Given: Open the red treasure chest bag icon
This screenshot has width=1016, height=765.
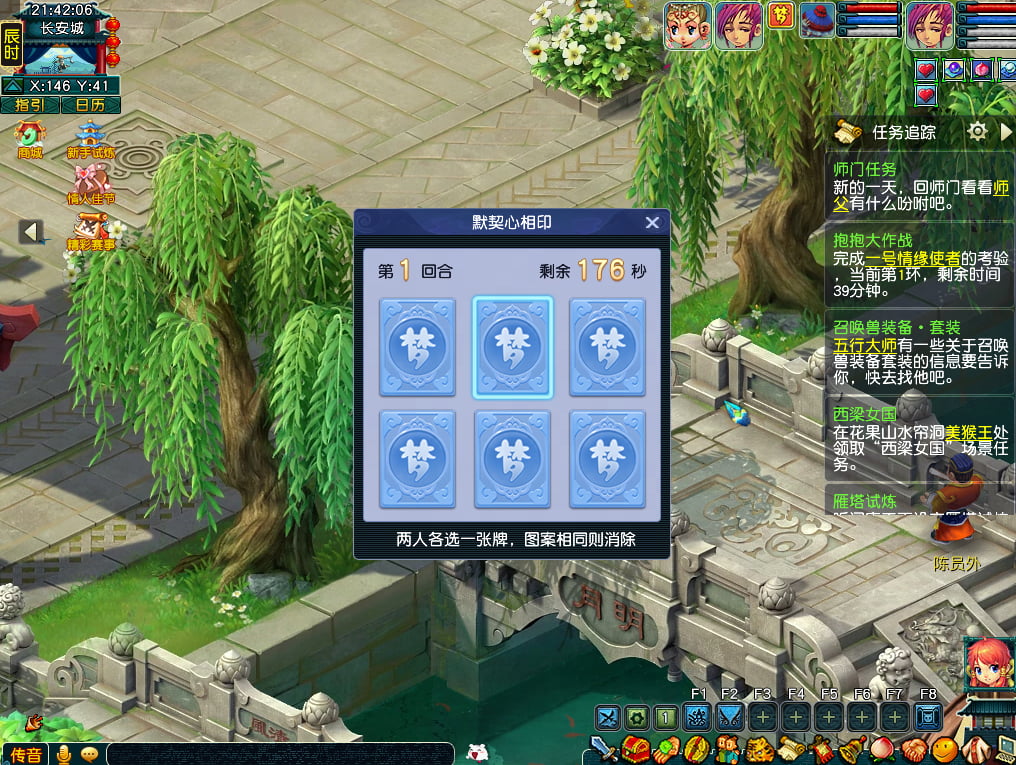Looking at the screenshot, I should coord(635,748).
